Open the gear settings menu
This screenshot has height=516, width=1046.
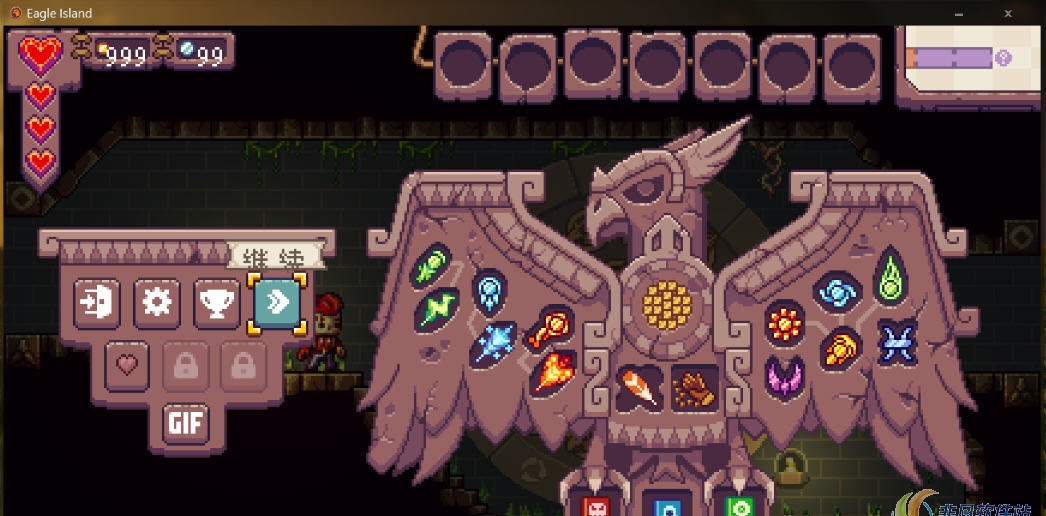pos(157,301)
